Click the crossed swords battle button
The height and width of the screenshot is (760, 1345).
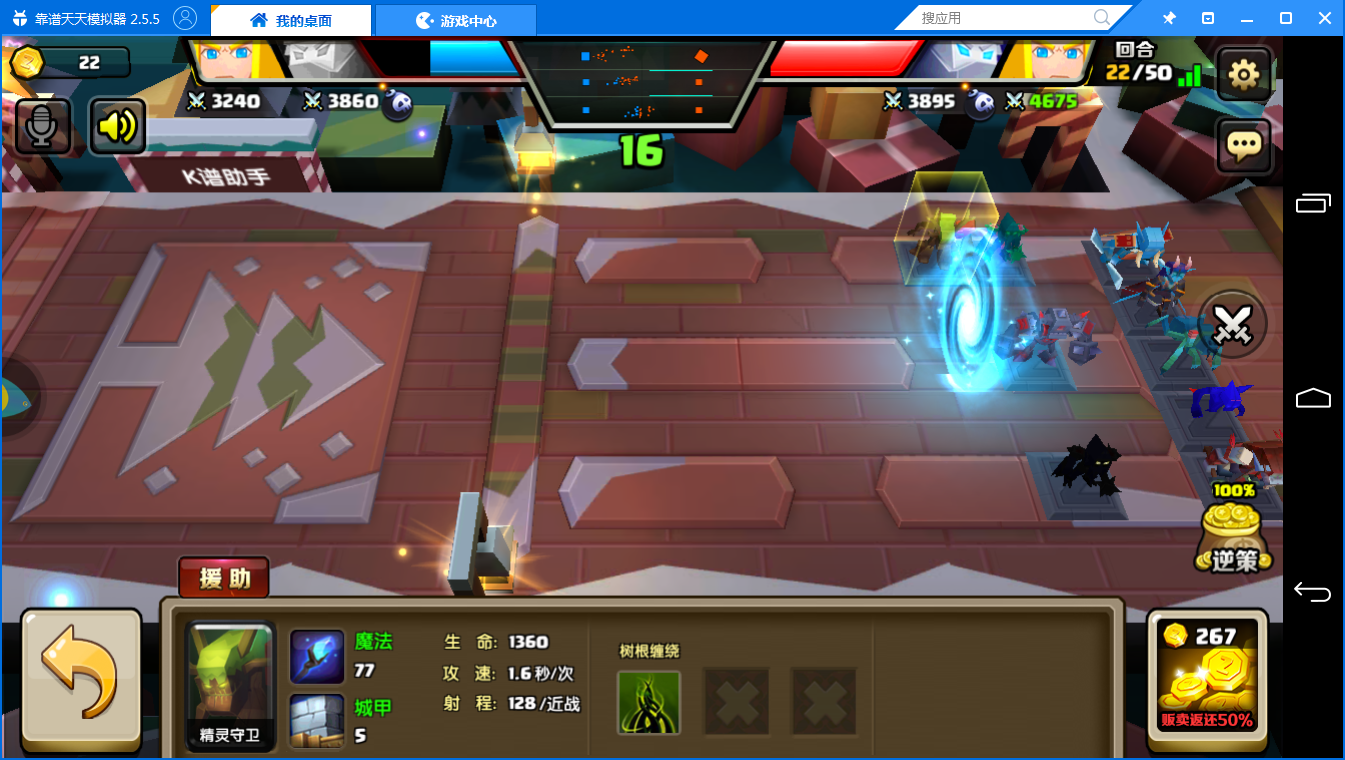pos(1233,324)
